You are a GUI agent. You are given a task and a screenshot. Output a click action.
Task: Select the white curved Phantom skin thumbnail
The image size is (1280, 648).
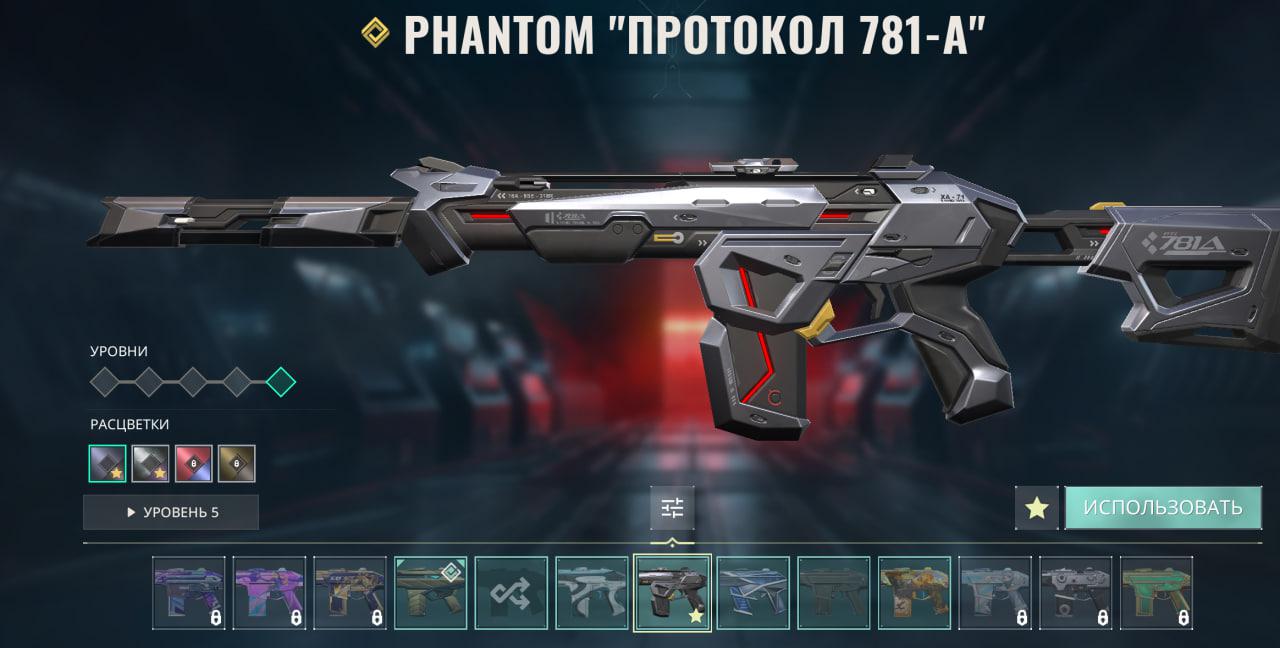click(x=592, y=593)
